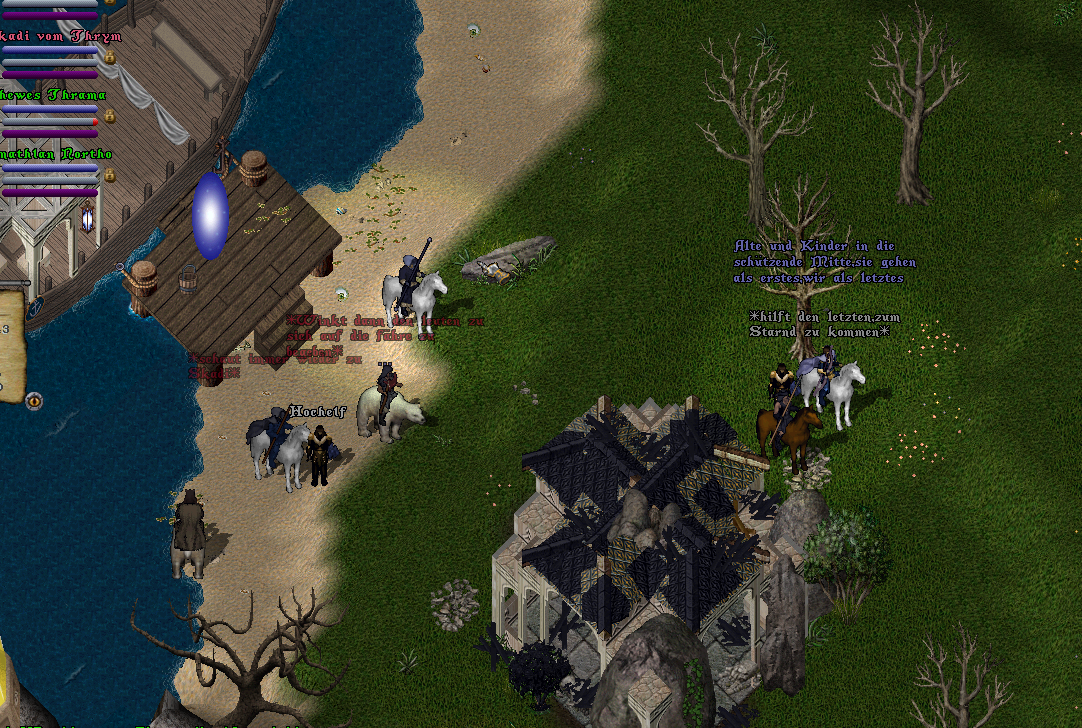Toggle padlock beside hewes Thrama's bars

tap(110, 117)
